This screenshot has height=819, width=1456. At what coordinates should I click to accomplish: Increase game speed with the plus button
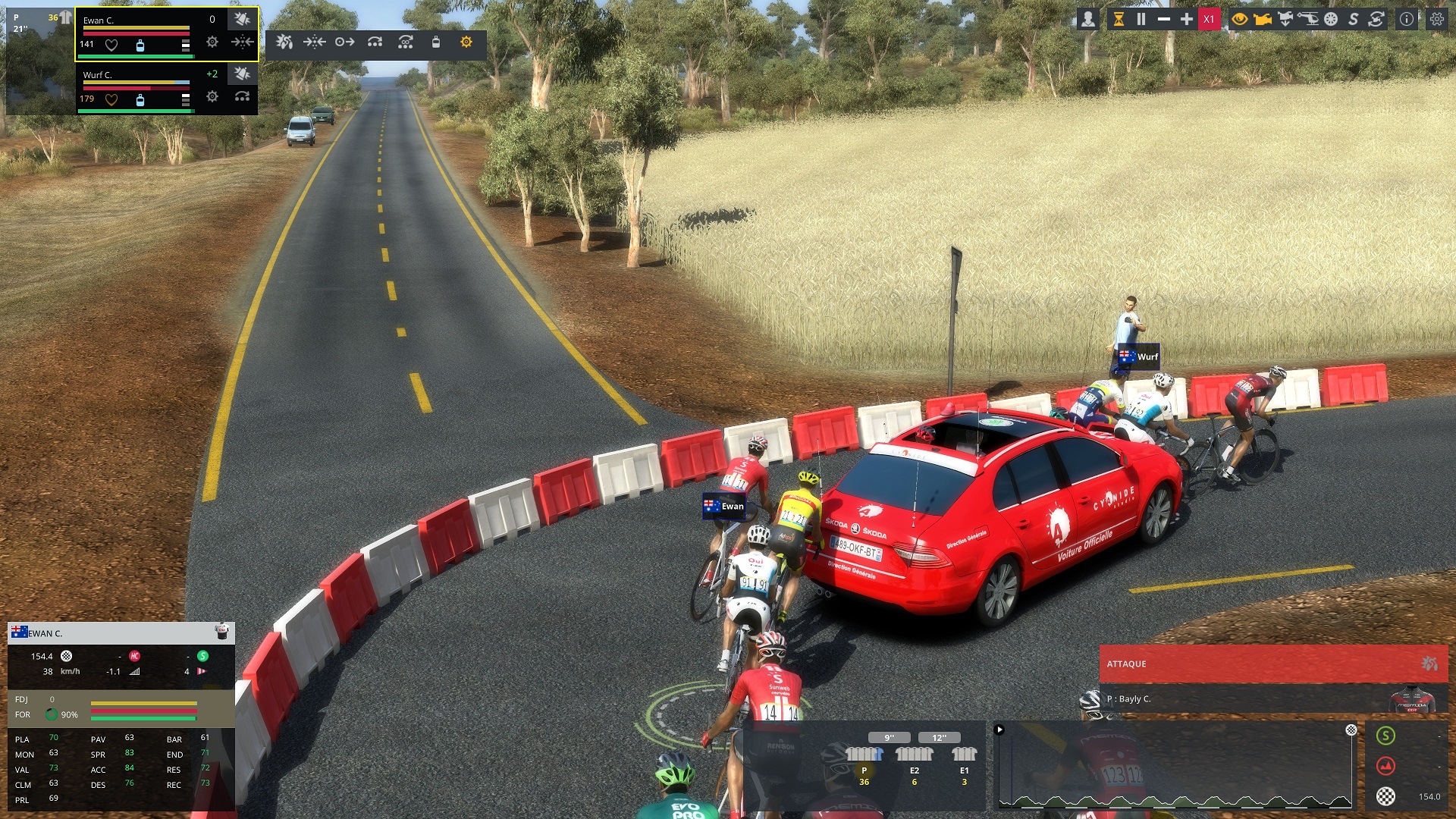point(1187,20)
